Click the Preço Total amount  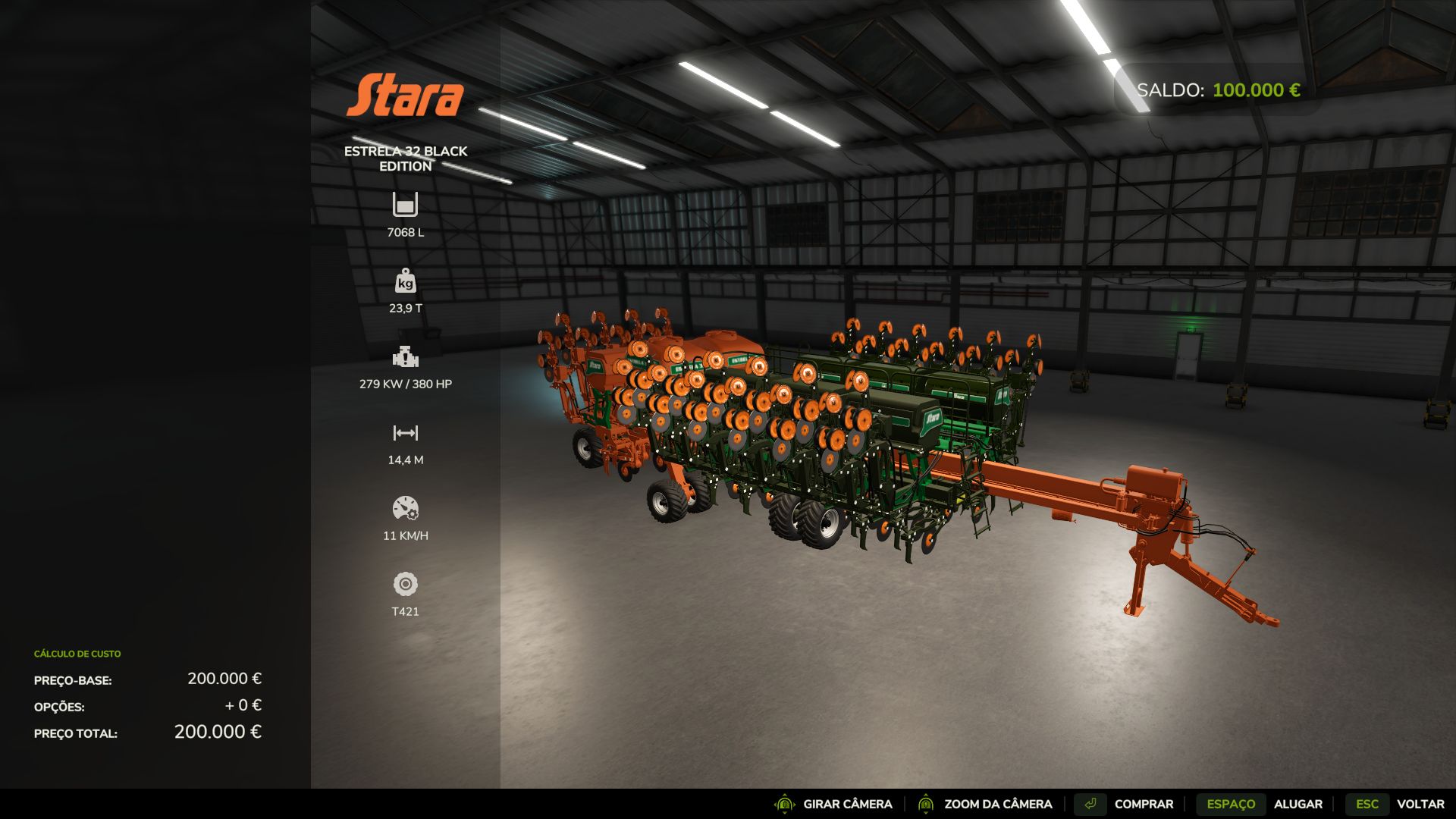[217, 733]
